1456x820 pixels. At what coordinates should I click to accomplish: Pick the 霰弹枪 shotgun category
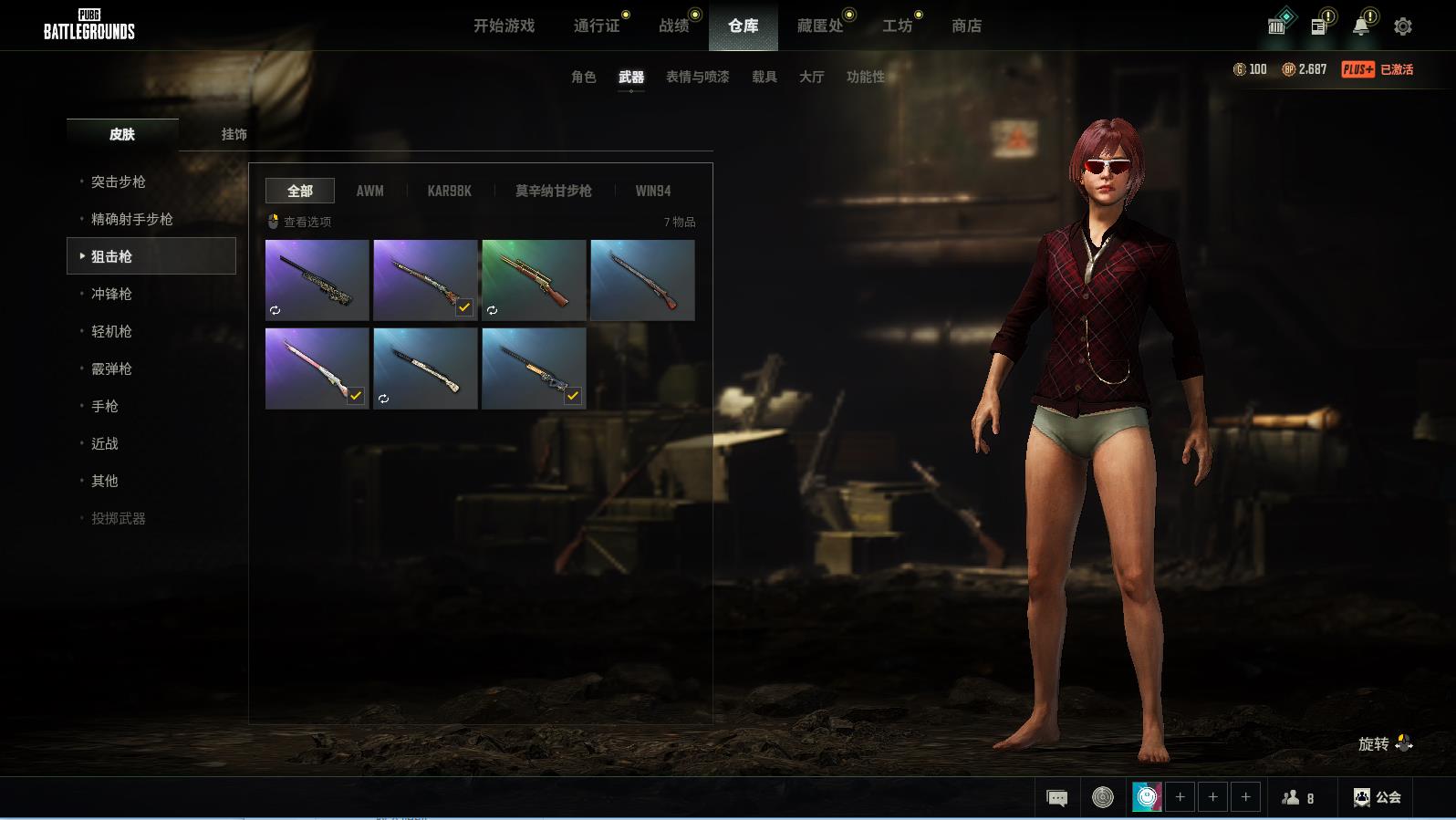[x=111, y=368]
